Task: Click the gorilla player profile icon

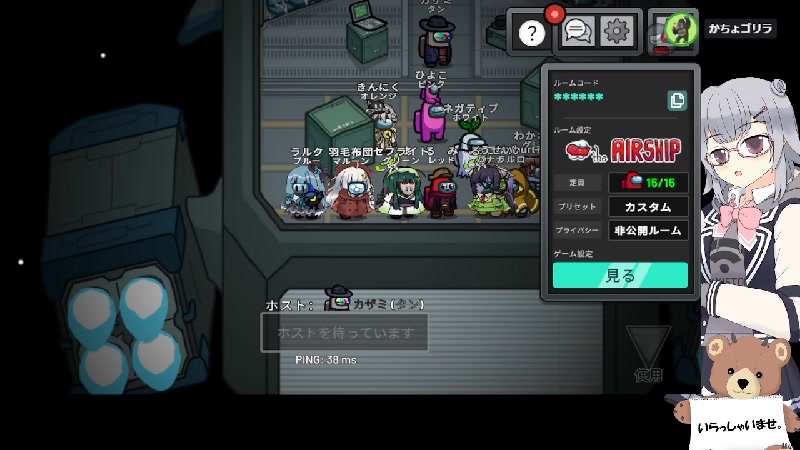Action: coord(675,31)
